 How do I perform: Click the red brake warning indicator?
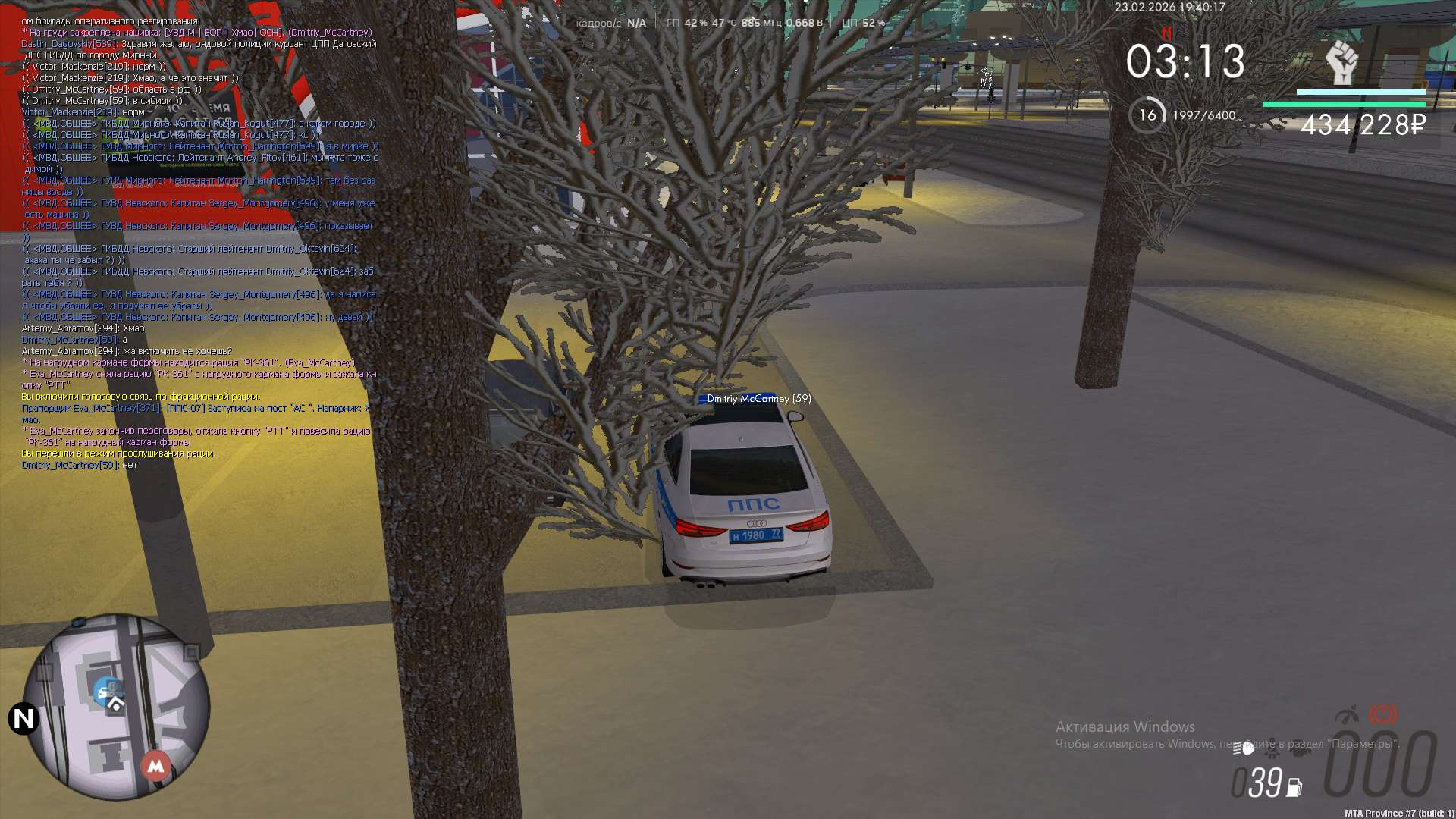click(1382, 714)
